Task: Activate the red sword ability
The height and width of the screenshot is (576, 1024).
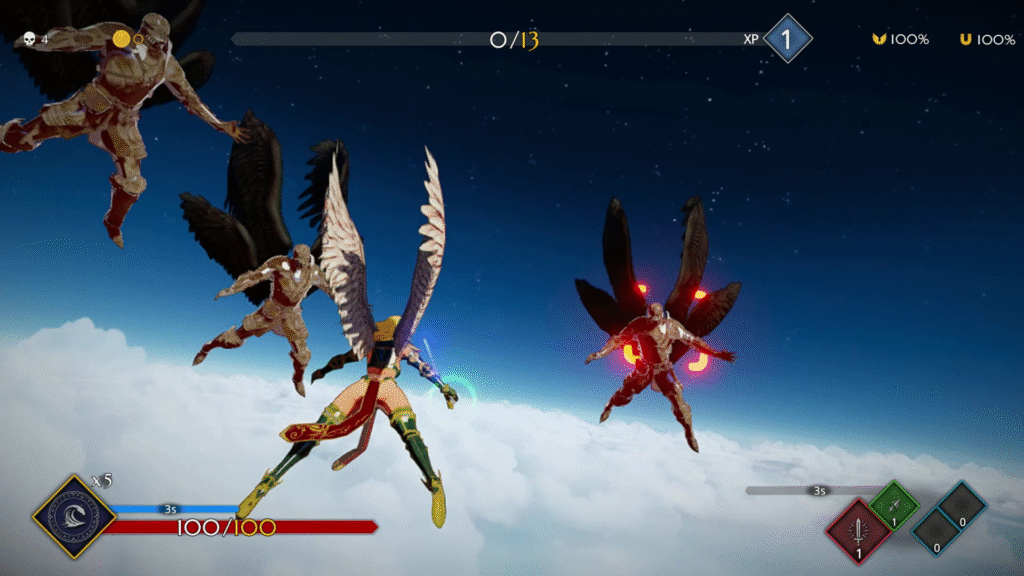Action: pos(858,531)
